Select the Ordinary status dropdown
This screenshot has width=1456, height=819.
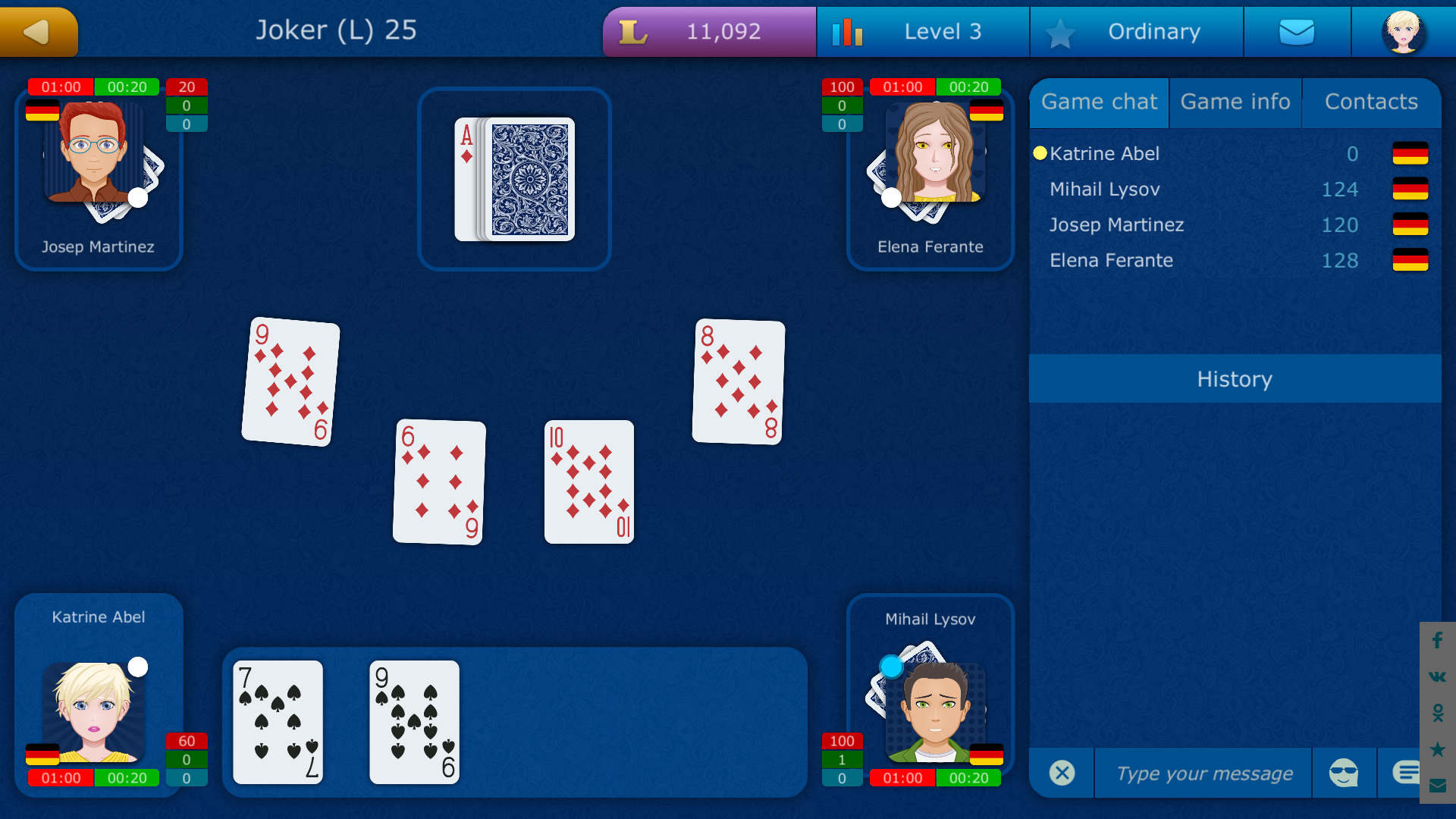[1154, 31]
